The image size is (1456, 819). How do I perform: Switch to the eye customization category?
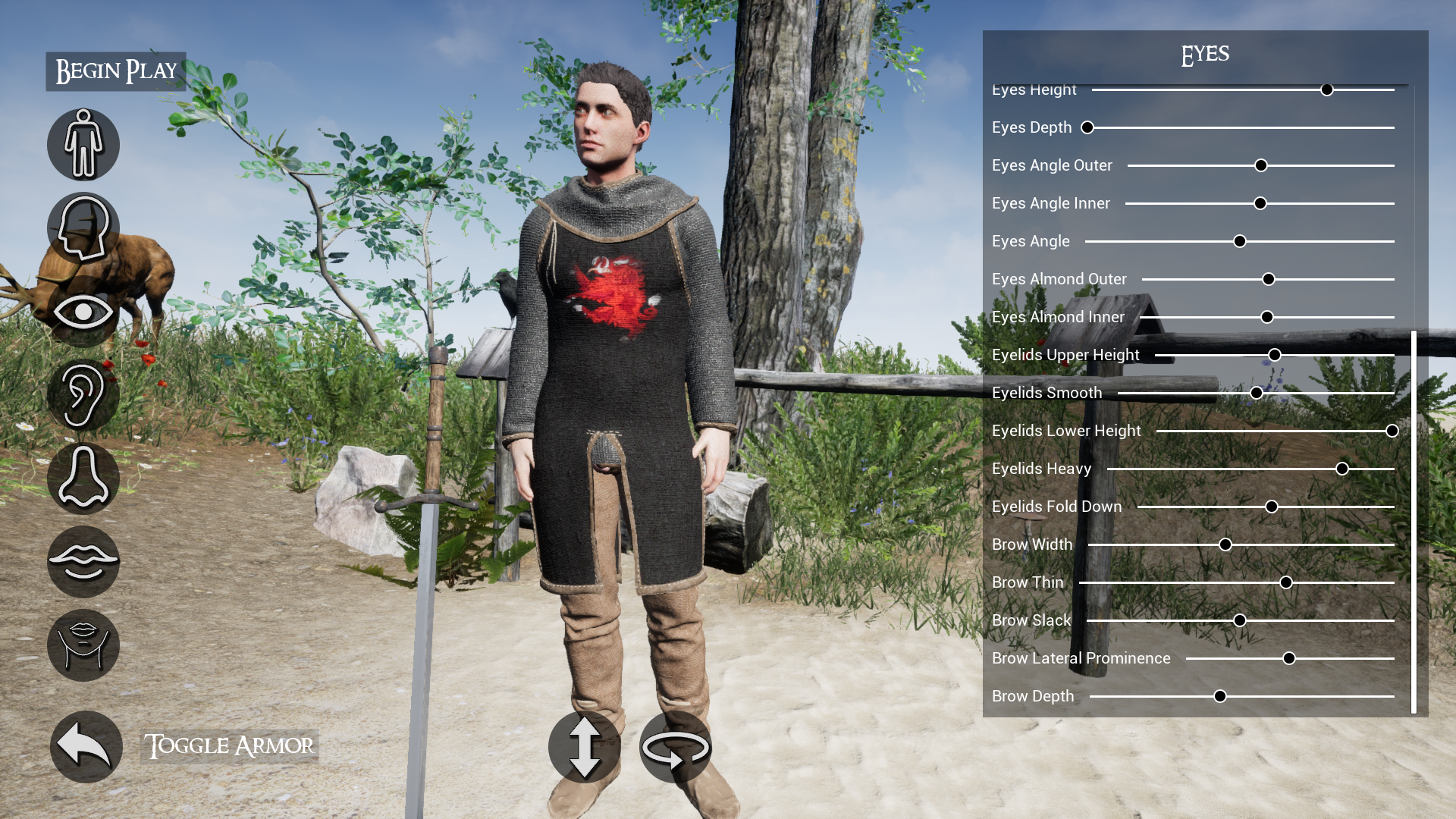click(x=83, y=311)
